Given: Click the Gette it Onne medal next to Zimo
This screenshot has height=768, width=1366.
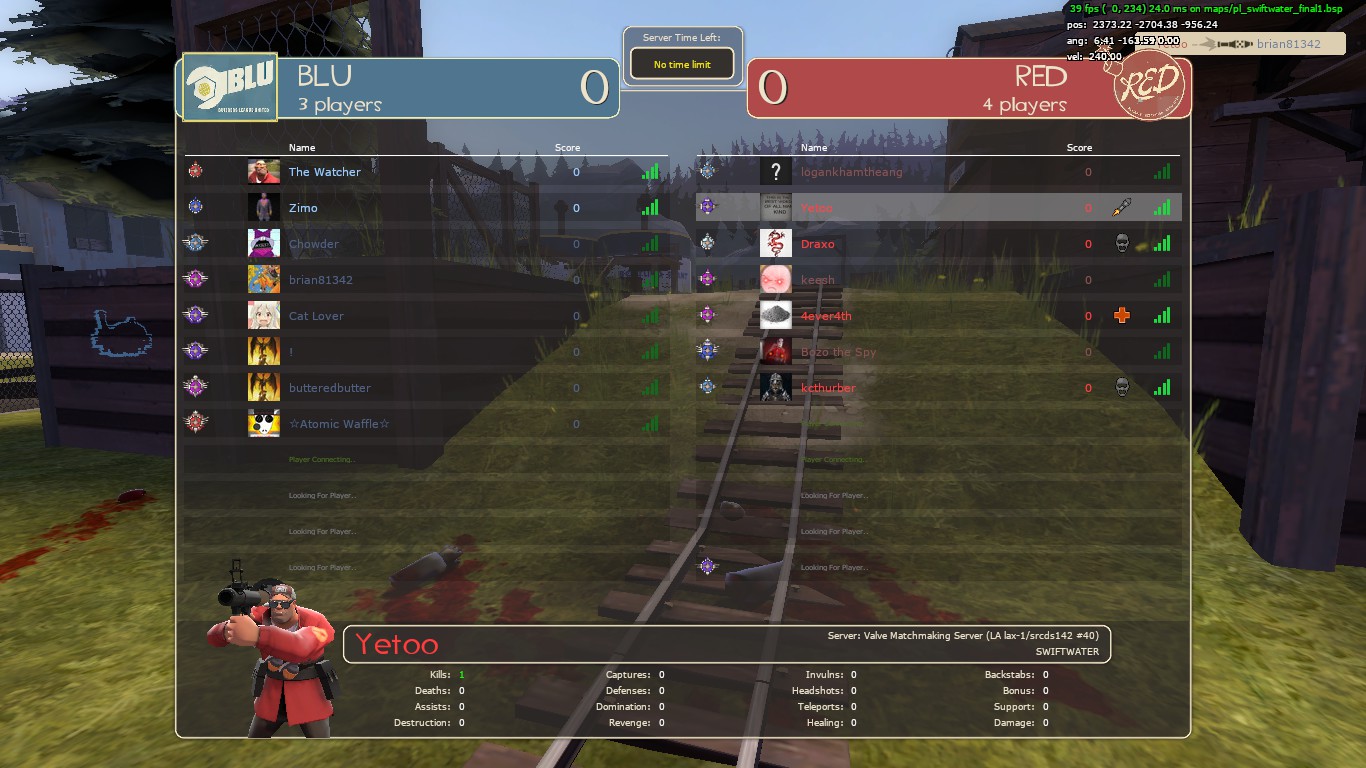Looking at the screenshot, I should point(197,207).
